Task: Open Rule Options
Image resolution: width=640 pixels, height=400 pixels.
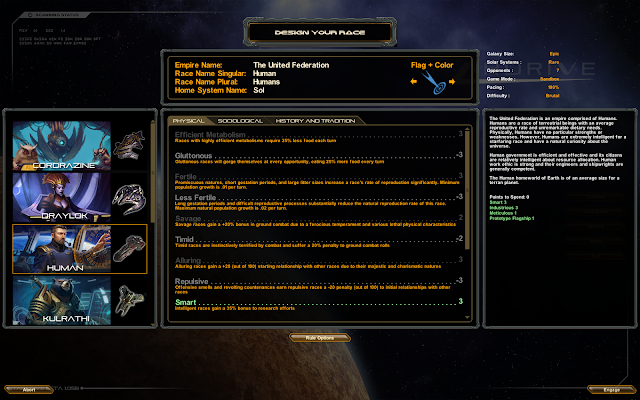Action: (319, 338)
